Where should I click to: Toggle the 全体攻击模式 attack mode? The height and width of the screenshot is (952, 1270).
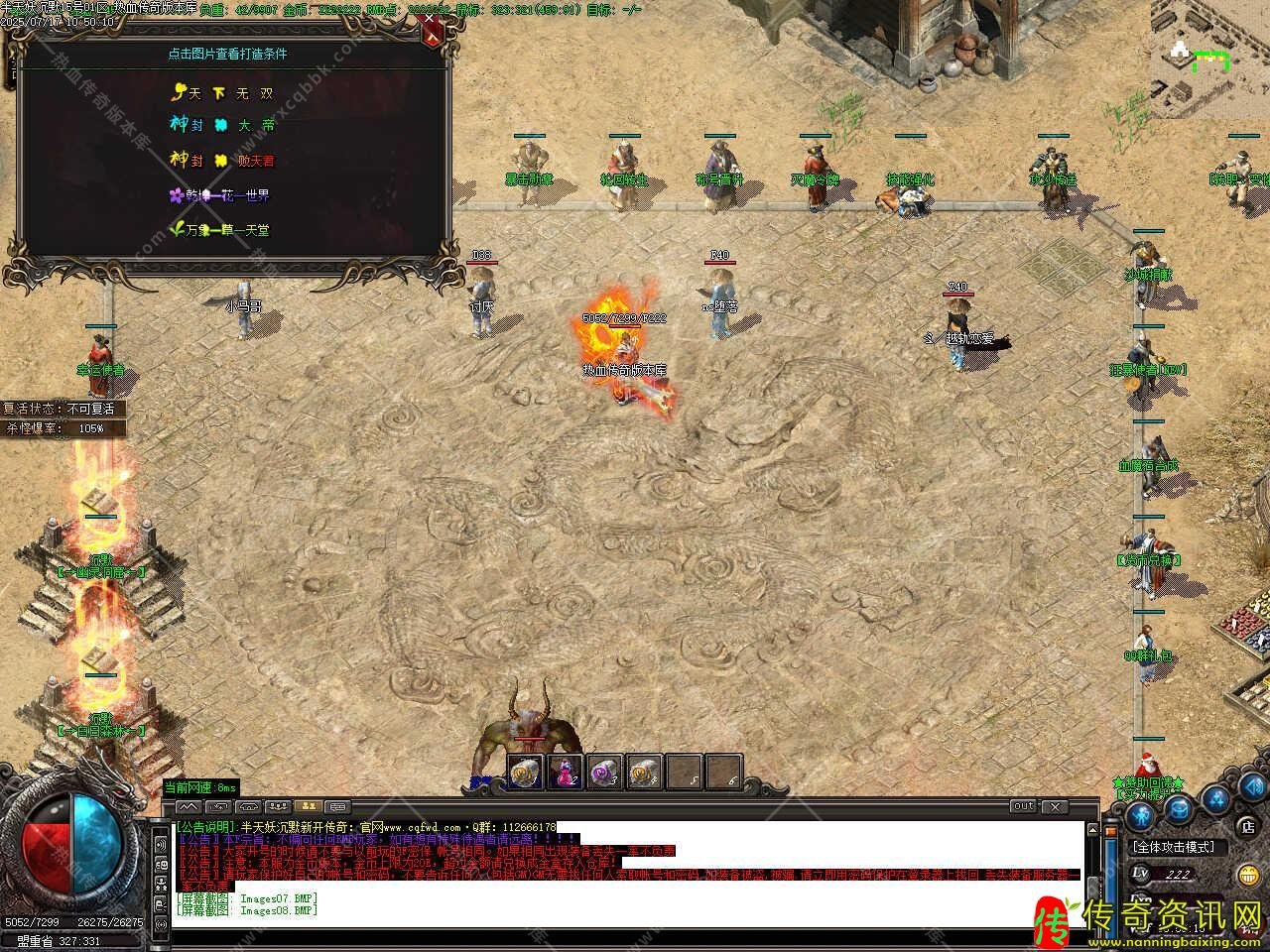pyautogui.click(x=1173, y=847)
